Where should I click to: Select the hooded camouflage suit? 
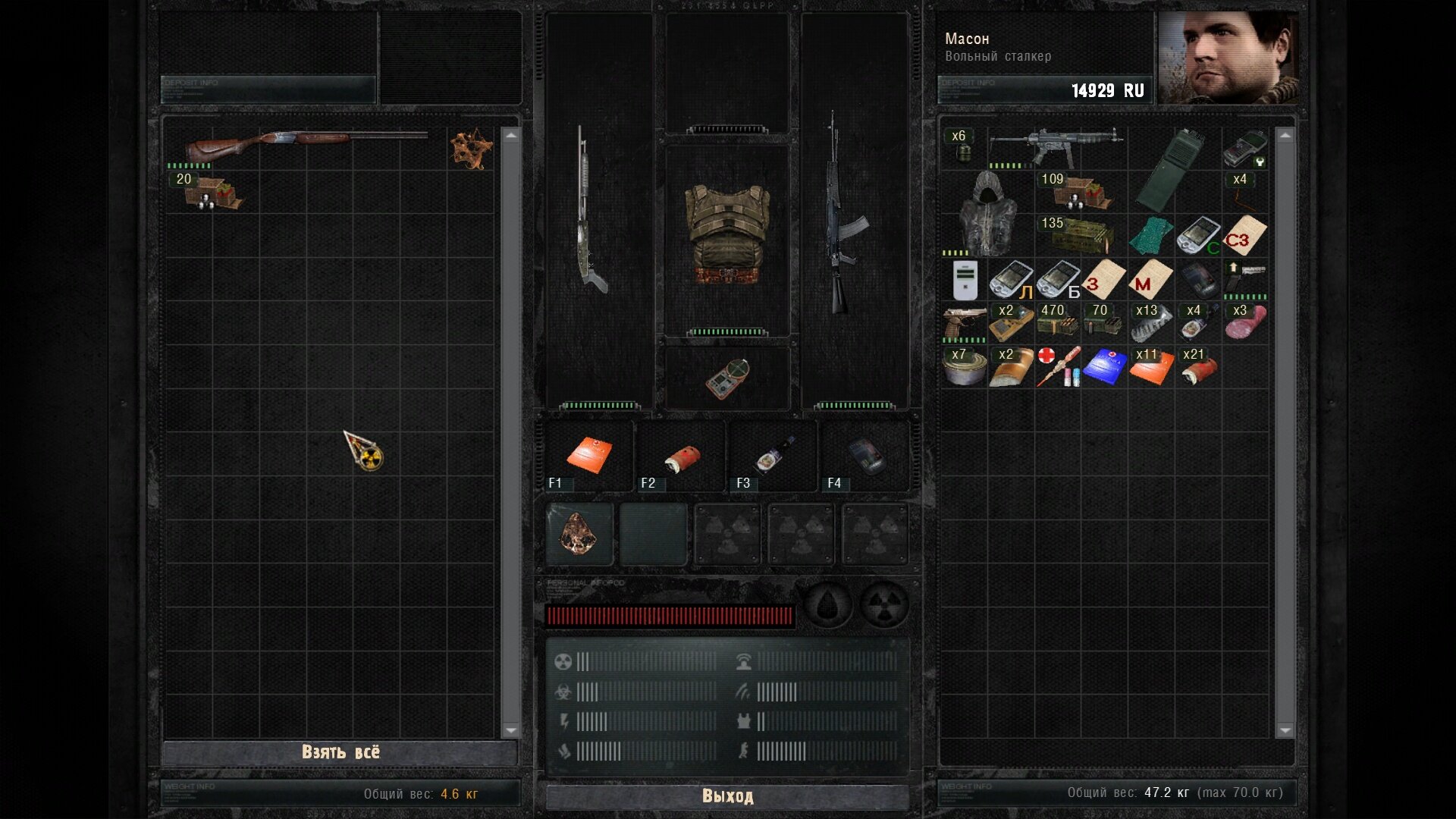tap(987, 213)
